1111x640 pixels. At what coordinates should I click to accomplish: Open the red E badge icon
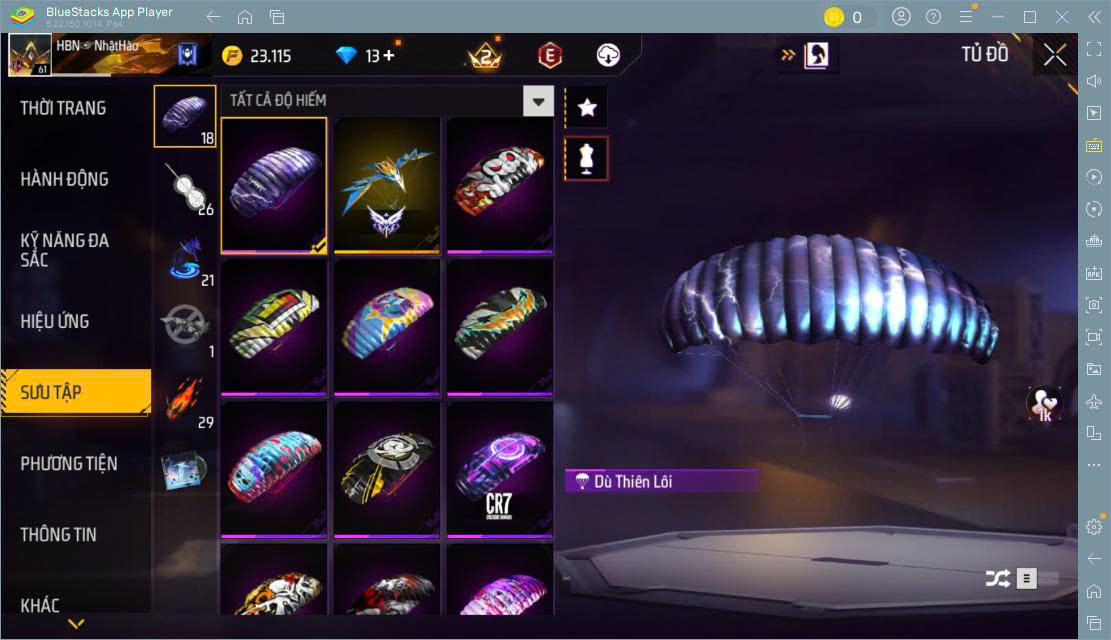(549, 56)
